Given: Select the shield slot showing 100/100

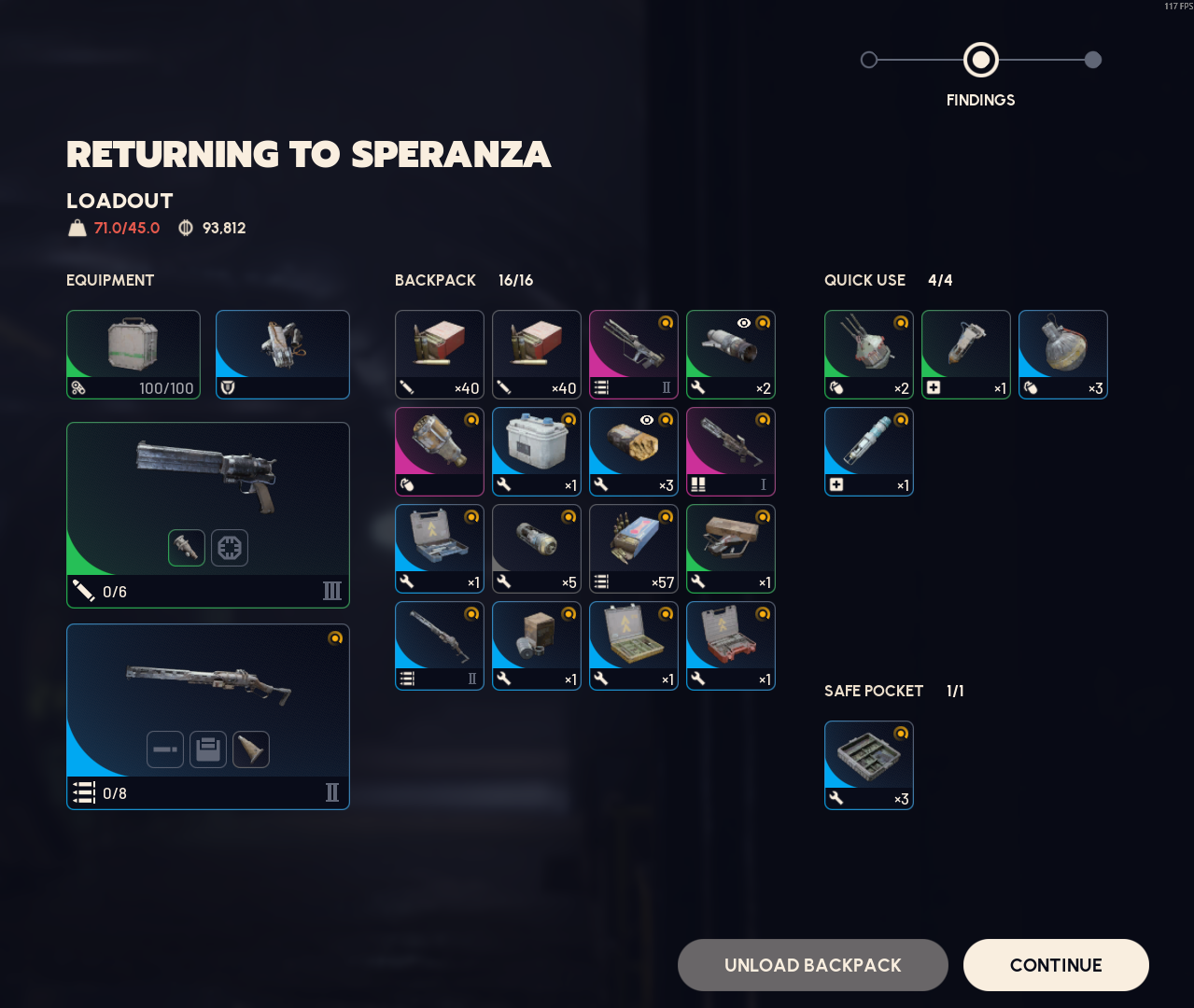Looking at the screenshot, I should (133, 355).
